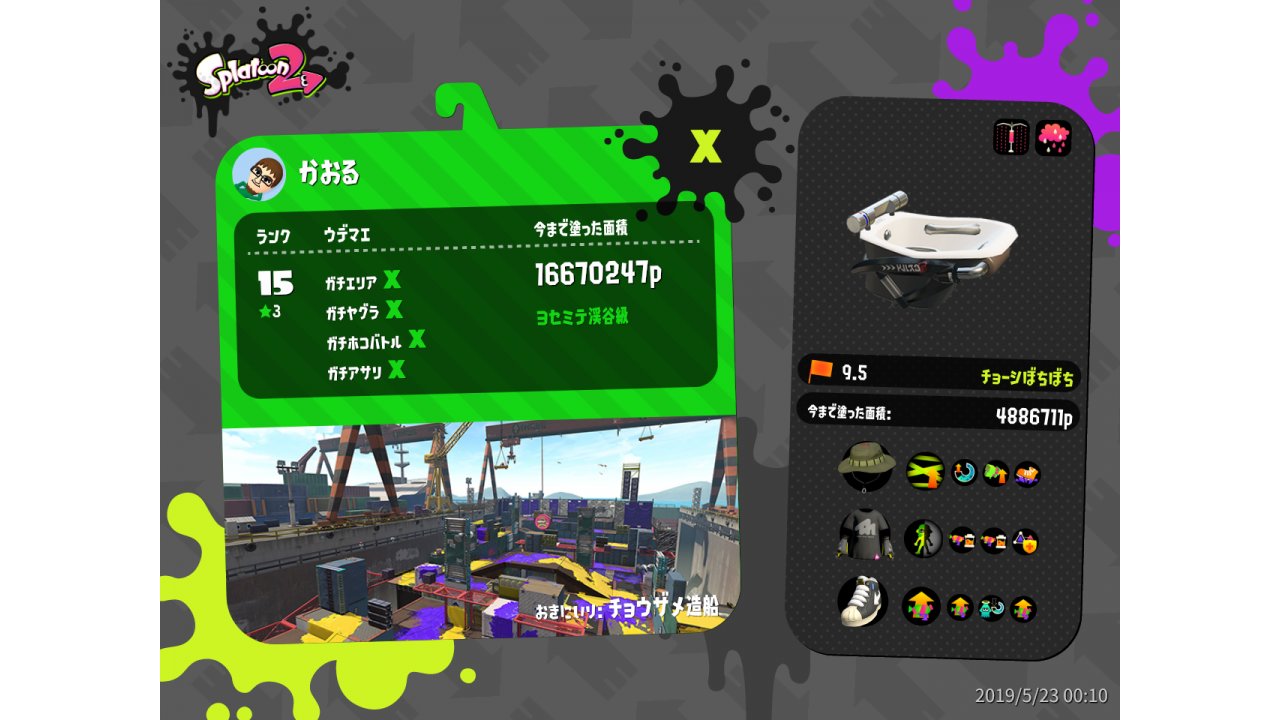Viewport: 1280px width, 720px height.
Task: Click the pink Ink Storm special icon
Action: [x=1053, y=138]
